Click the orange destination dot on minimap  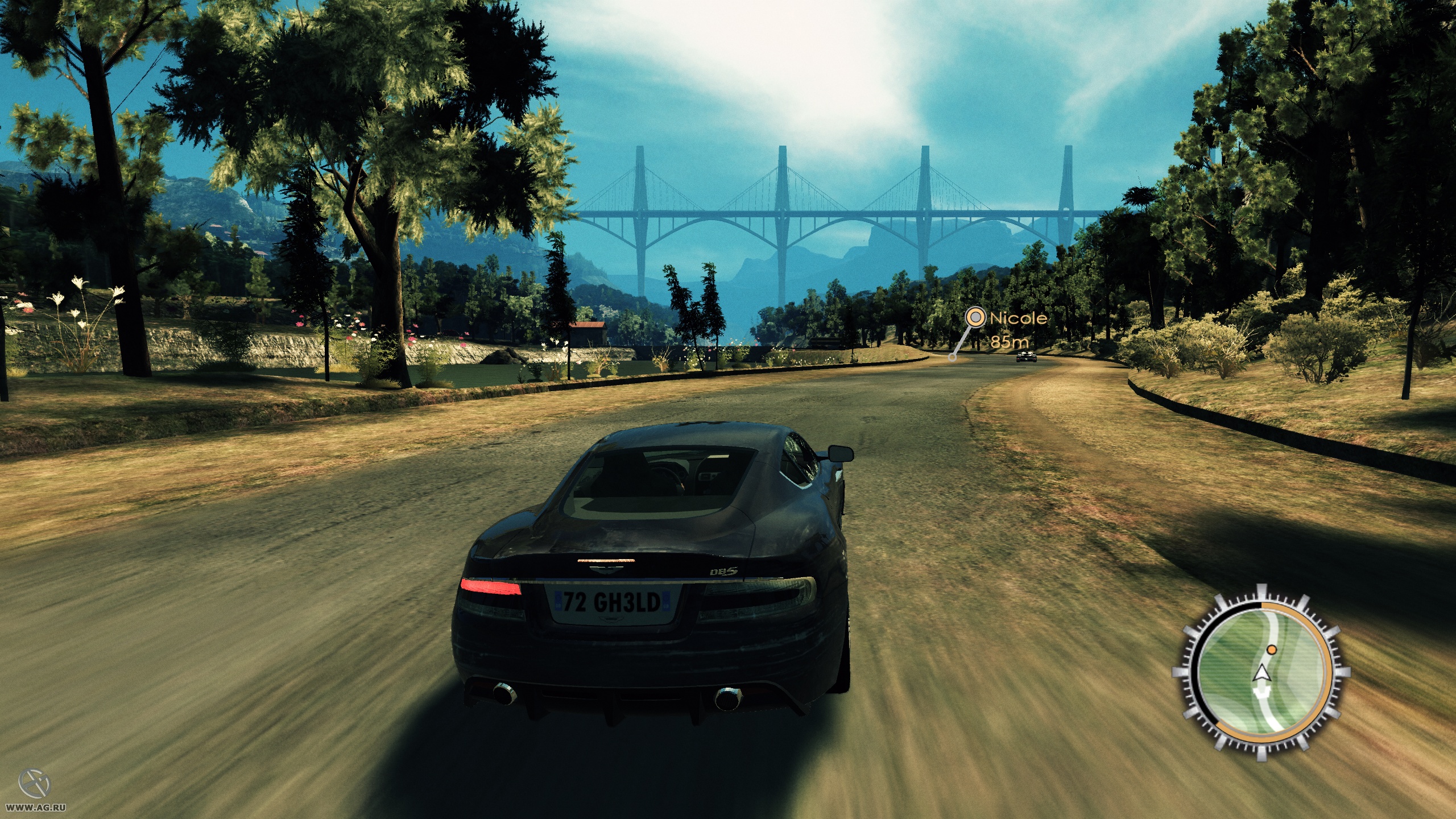1272,651
